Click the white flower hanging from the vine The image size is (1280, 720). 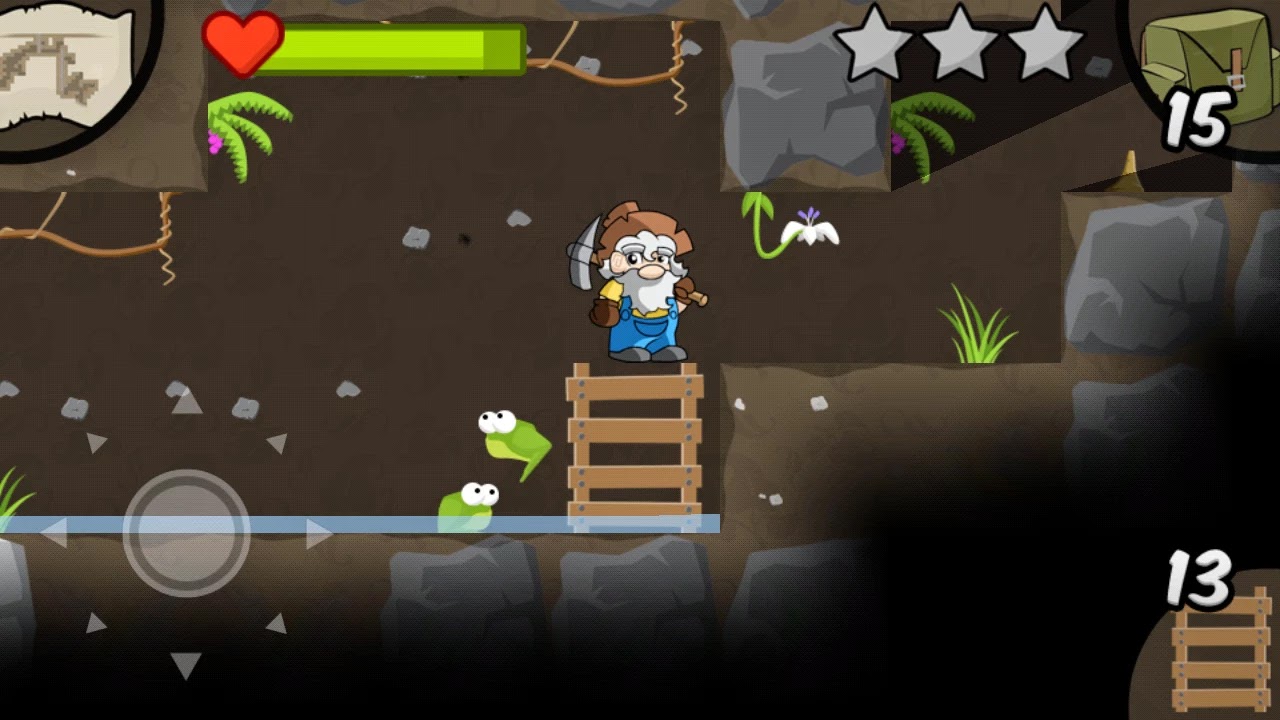[x=808, y=228]
